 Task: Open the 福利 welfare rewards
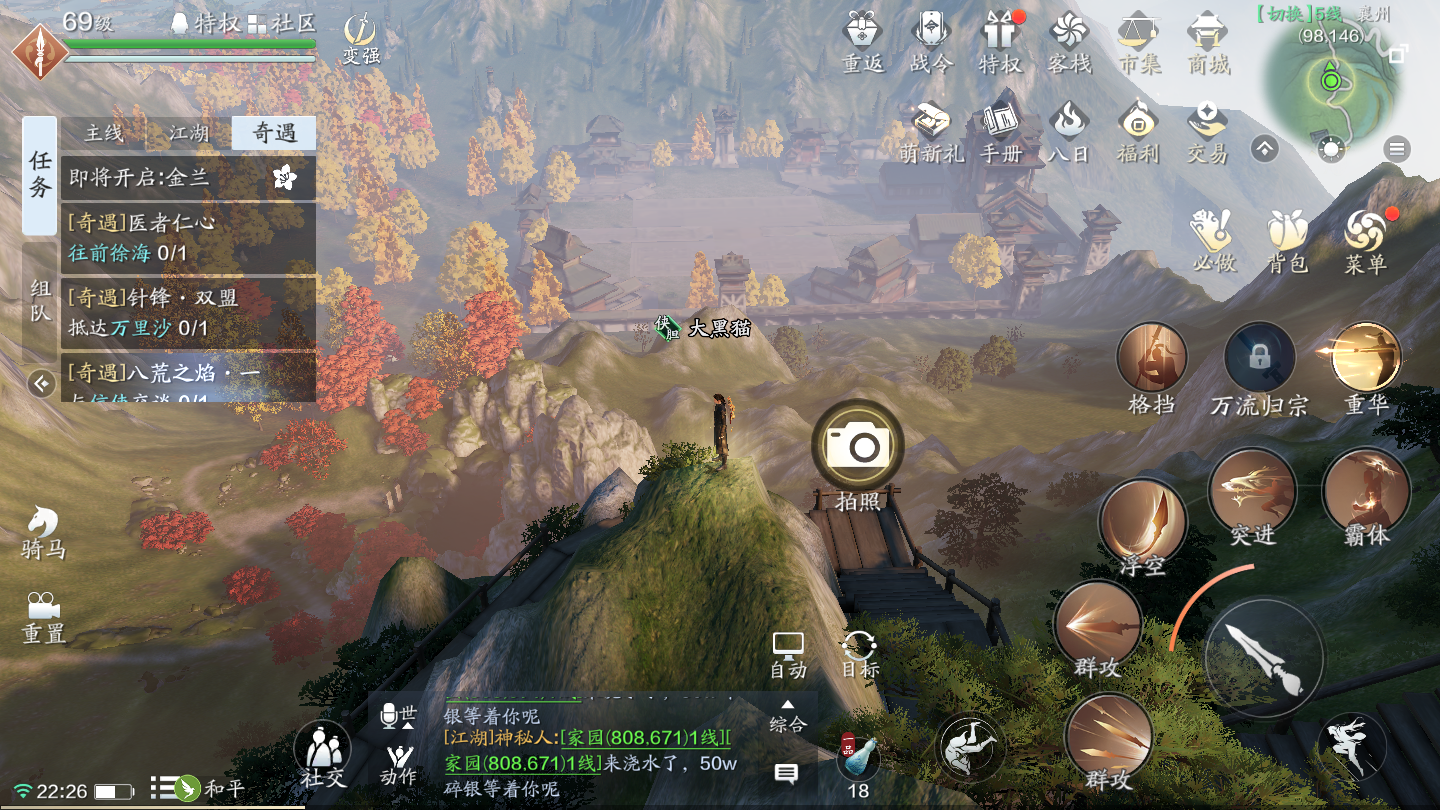1138,132
